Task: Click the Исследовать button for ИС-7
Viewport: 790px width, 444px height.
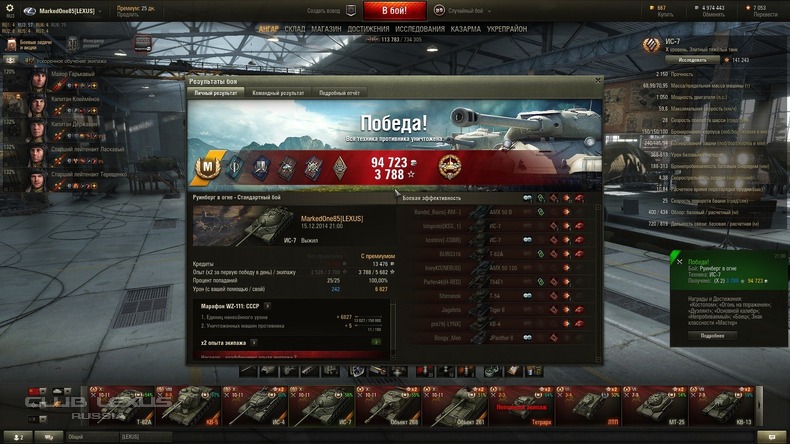Action: [692, 60]
